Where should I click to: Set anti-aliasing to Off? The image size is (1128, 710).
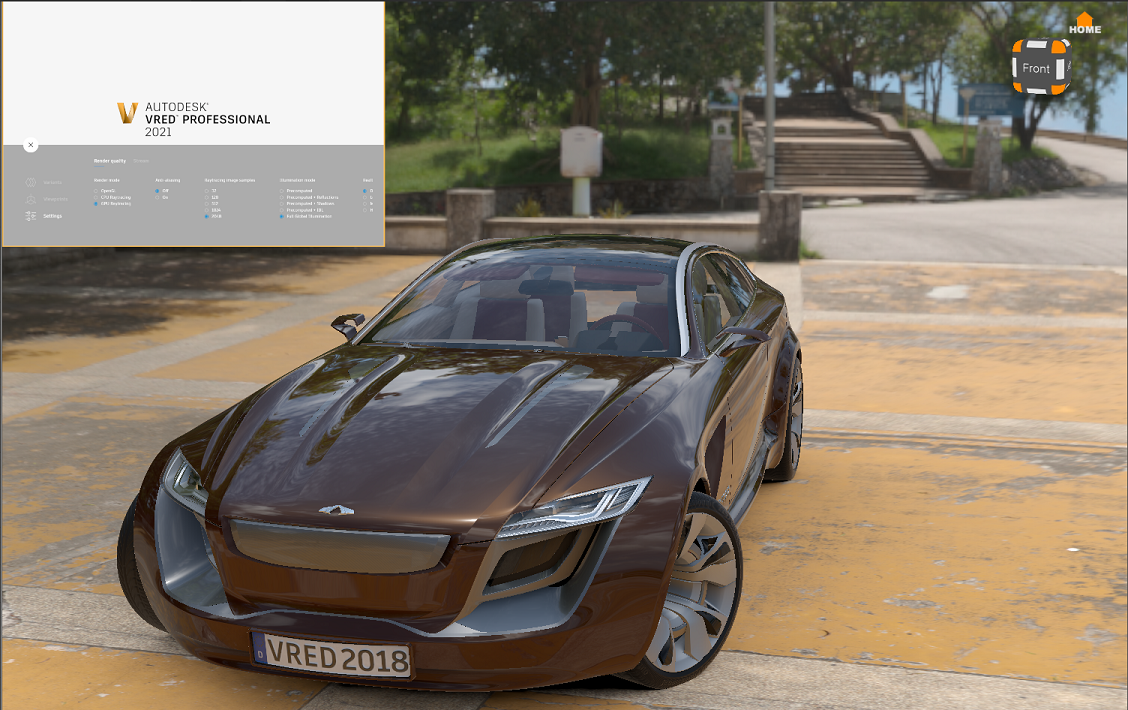pos(157,191)
